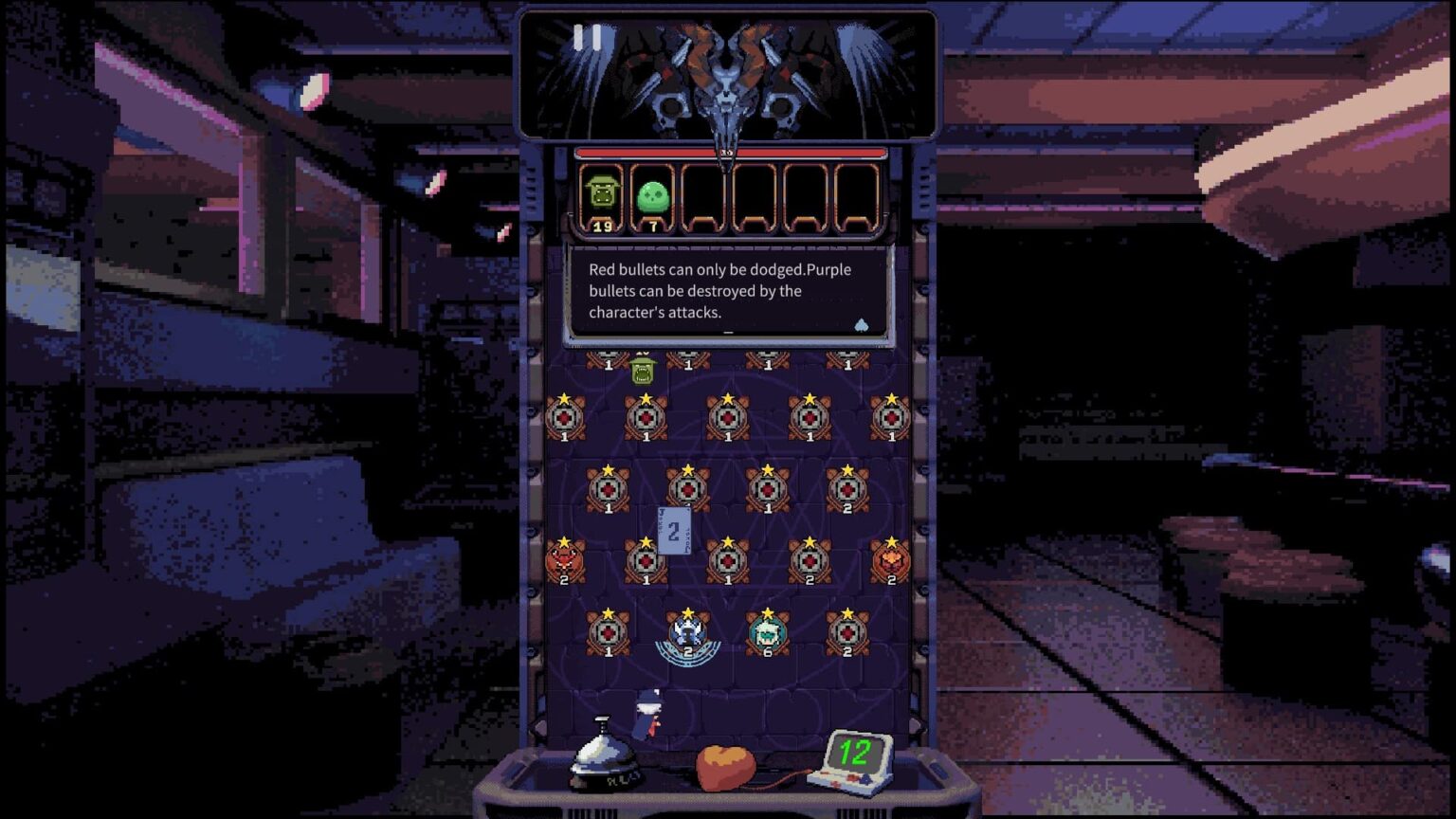Pick up the playing card showing 2
1456x819 pixels.
674,528
